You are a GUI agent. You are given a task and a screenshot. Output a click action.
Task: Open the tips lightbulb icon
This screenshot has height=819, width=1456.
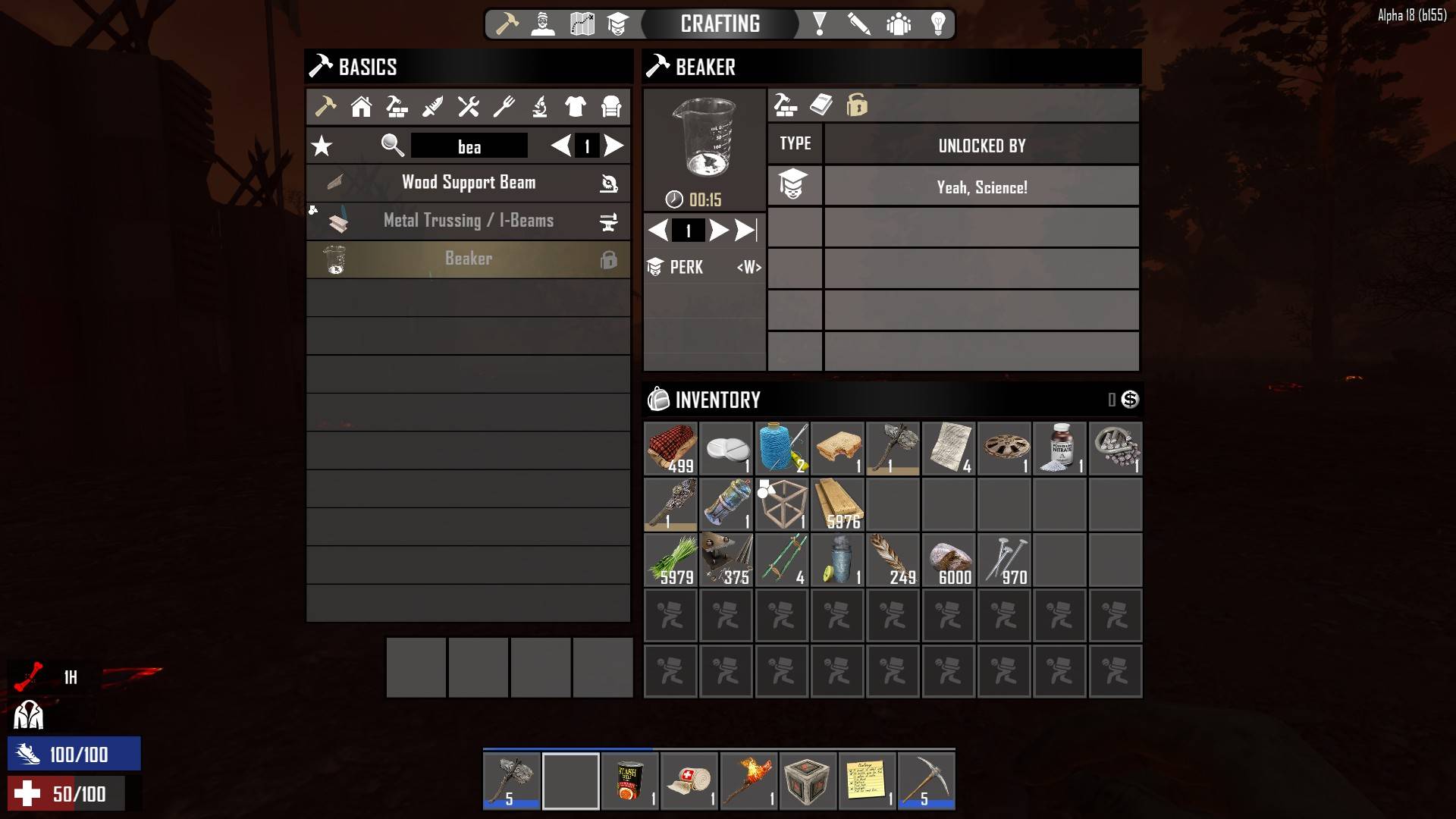pos(939,24)
